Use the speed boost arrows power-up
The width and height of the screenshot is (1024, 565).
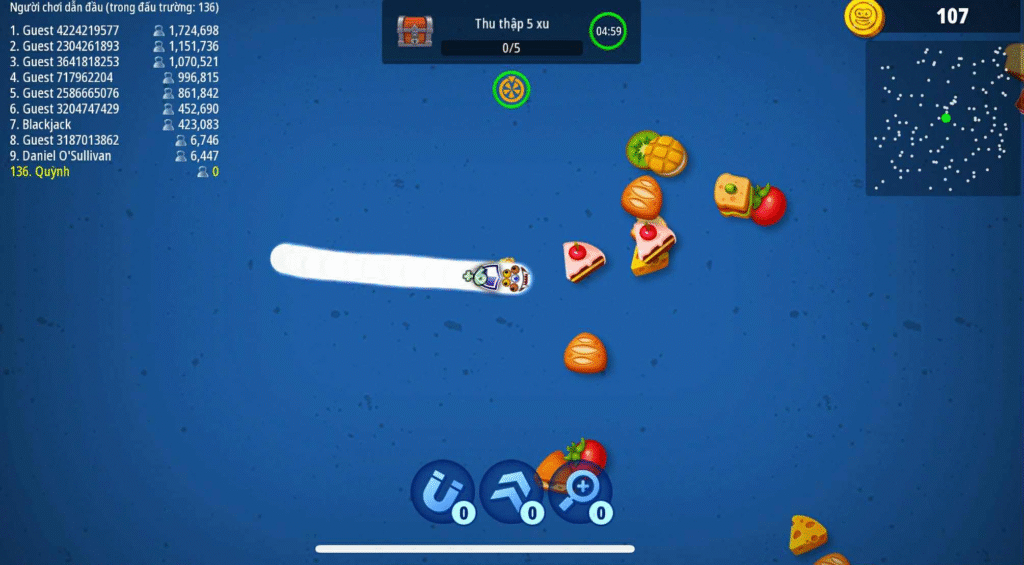click(511, 491)
